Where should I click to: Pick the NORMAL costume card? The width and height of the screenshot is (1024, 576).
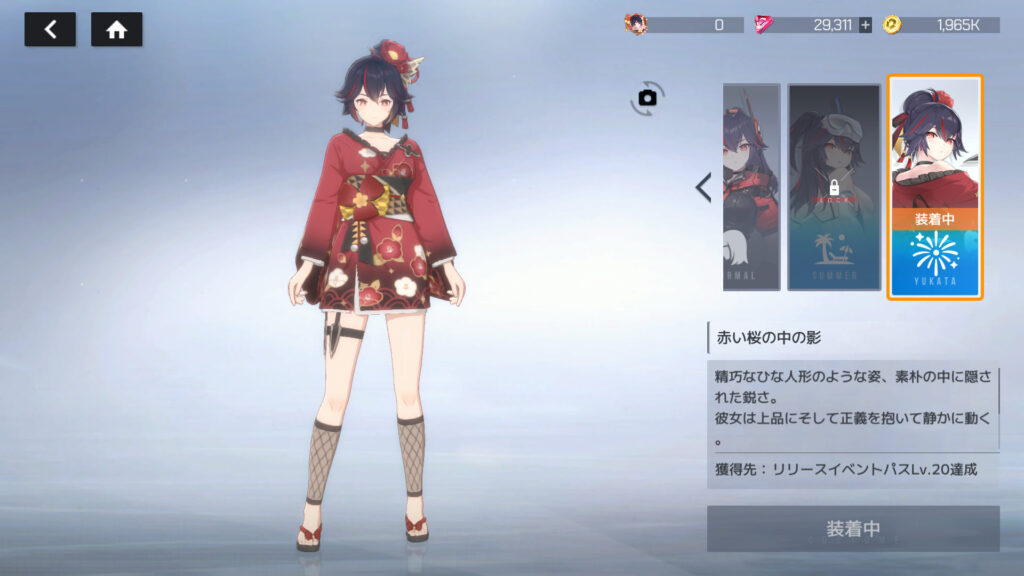[x=751, y=187]
